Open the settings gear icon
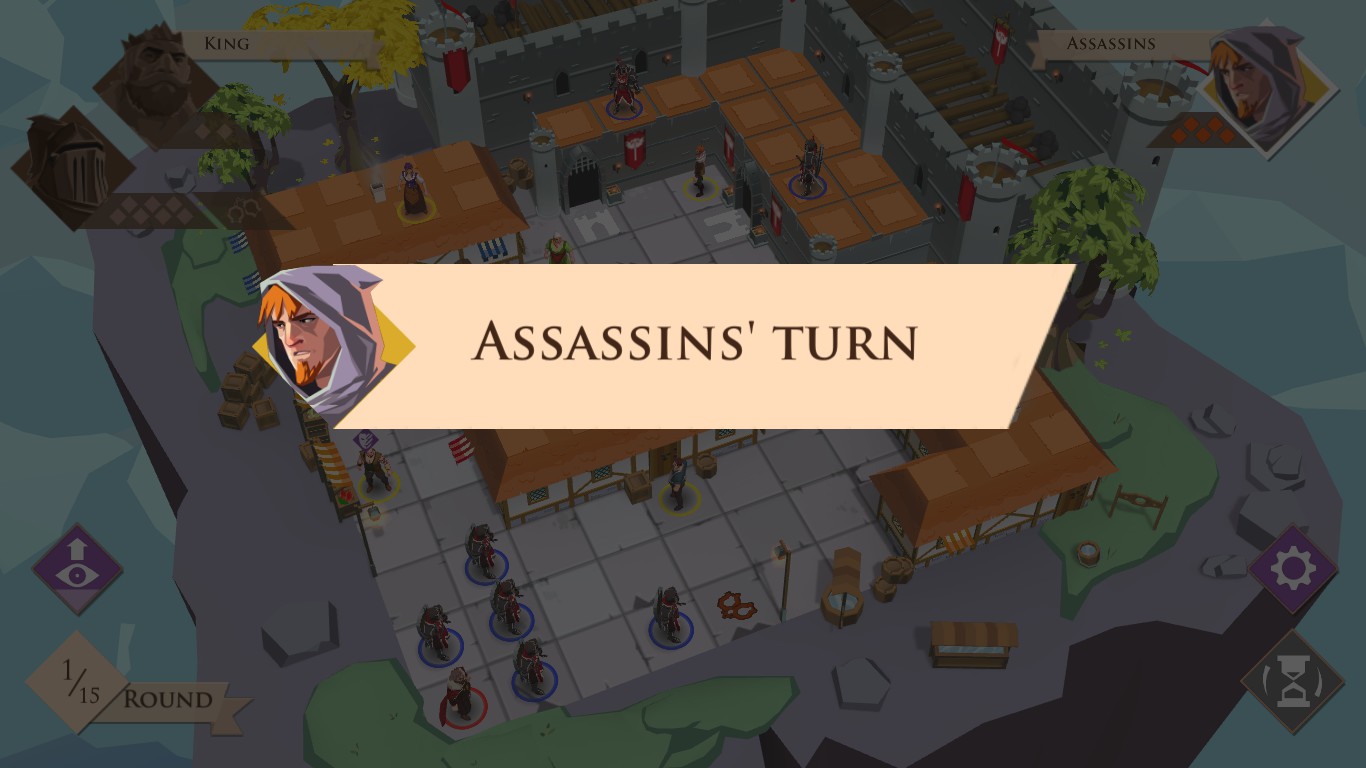The height and width of the screenshot is (768, 1366). pyautogui.click(x=1291, y=568)
